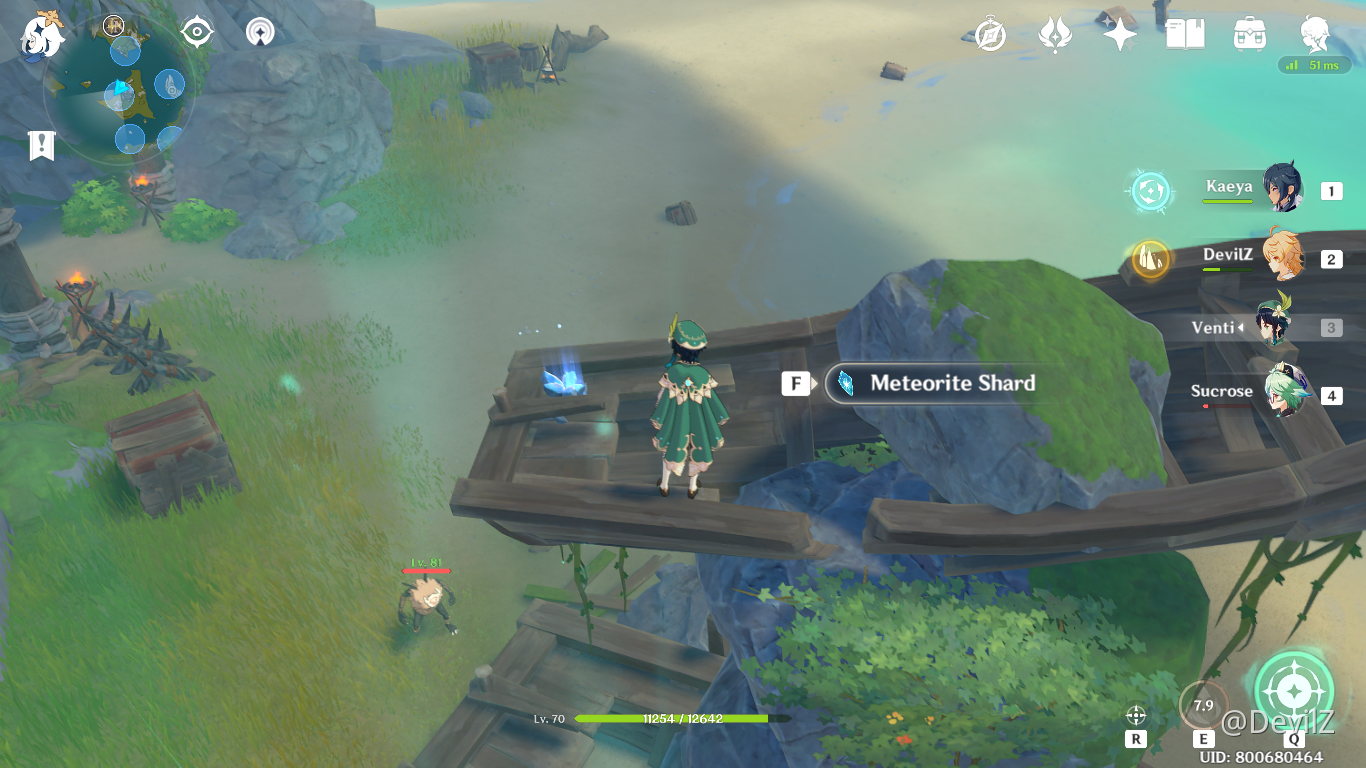This screenshot has width=1366, height=768.
Task: Select Venti in the party list
Action: pyautogui.click(x=1270, y=325)
